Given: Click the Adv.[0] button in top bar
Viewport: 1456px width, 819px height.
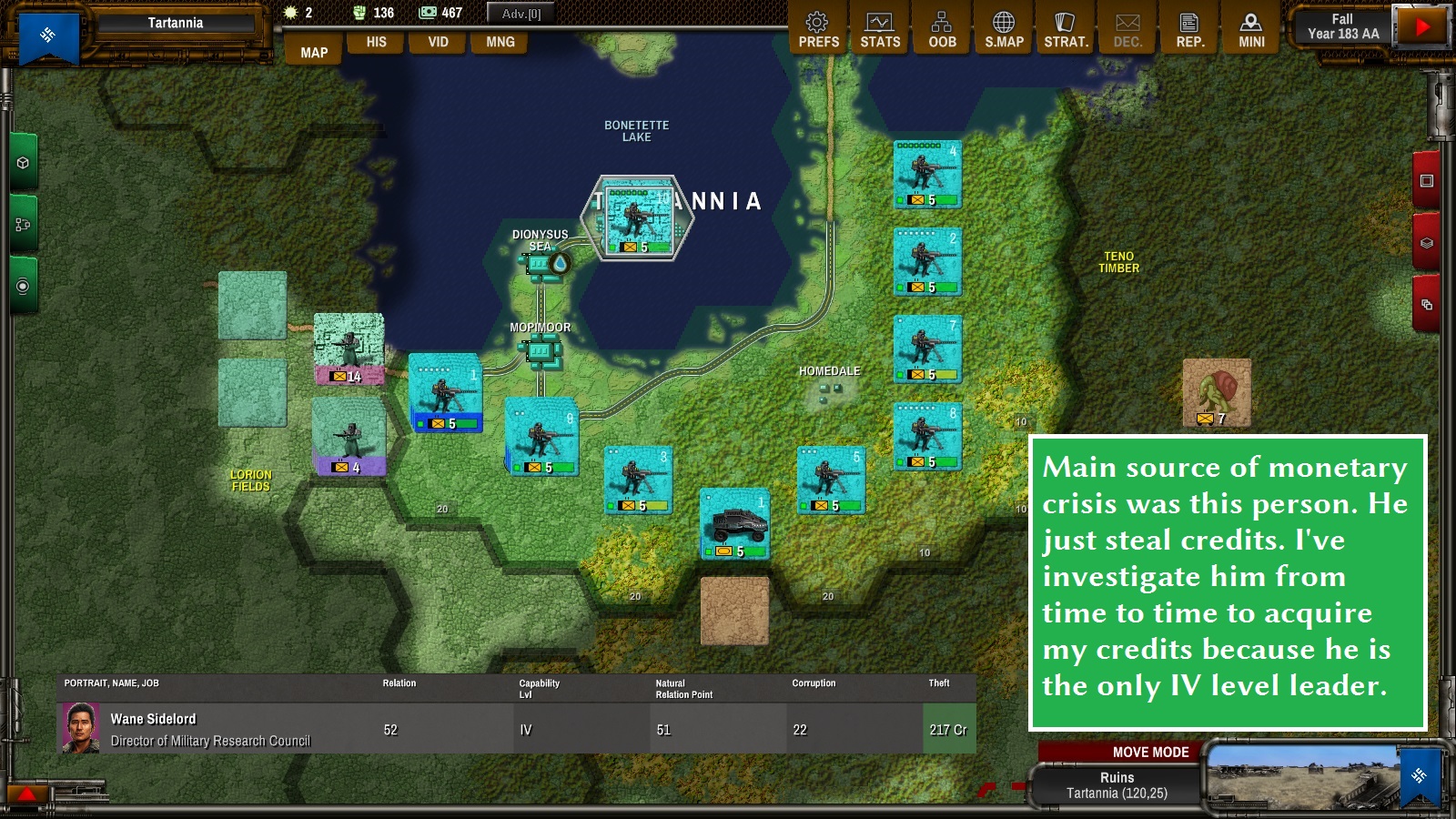Looking at the screenshot, I should pyautogui.click(x=521, y=14).
